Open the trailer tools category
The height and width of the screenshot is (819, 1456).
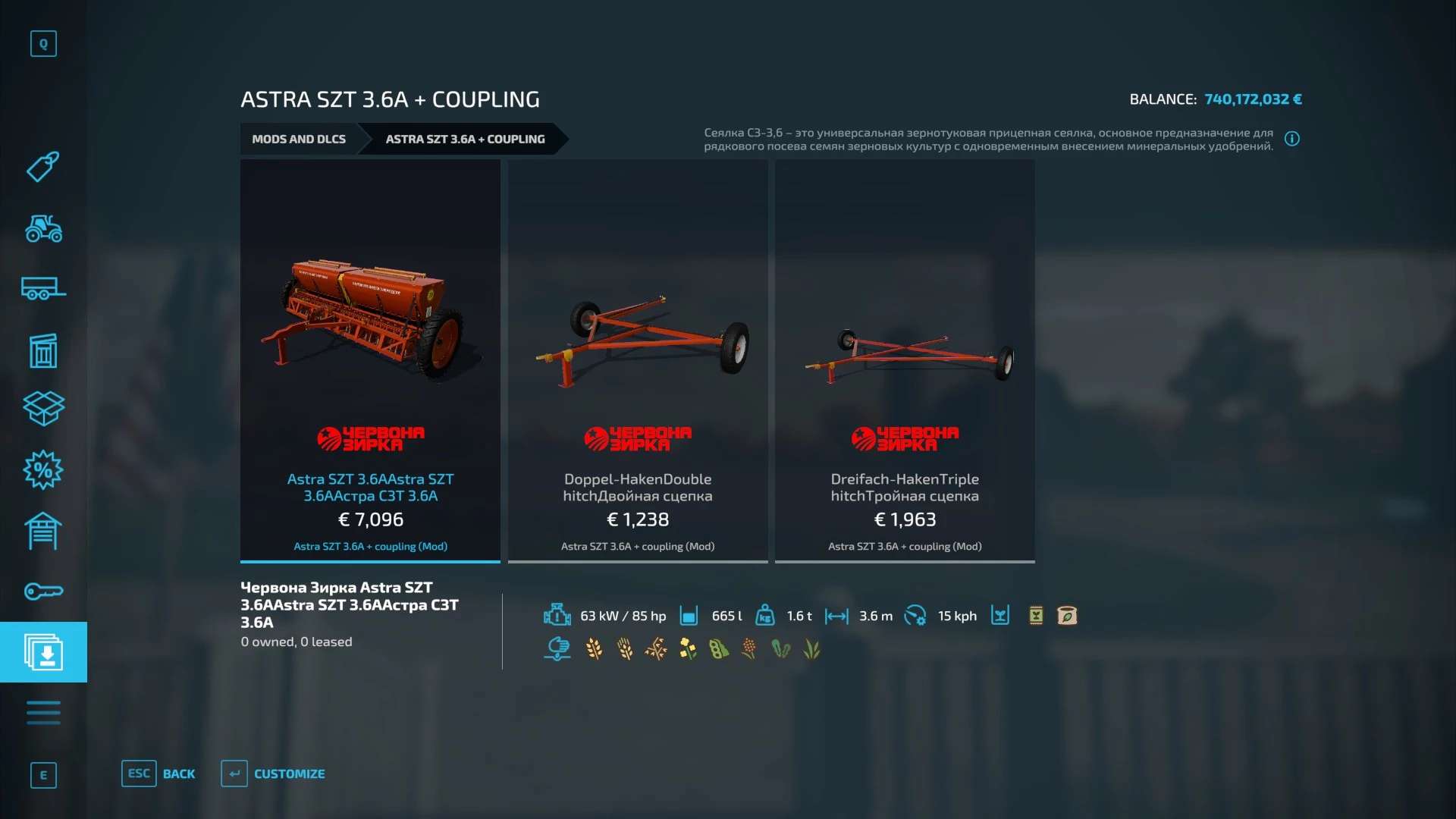[43, 289]
